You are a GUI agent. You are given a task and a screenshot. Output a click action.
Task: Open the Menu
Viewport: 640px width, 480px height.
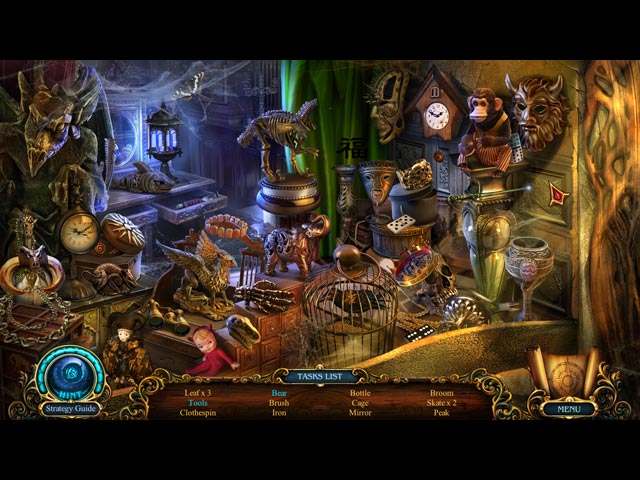(569, 408)
